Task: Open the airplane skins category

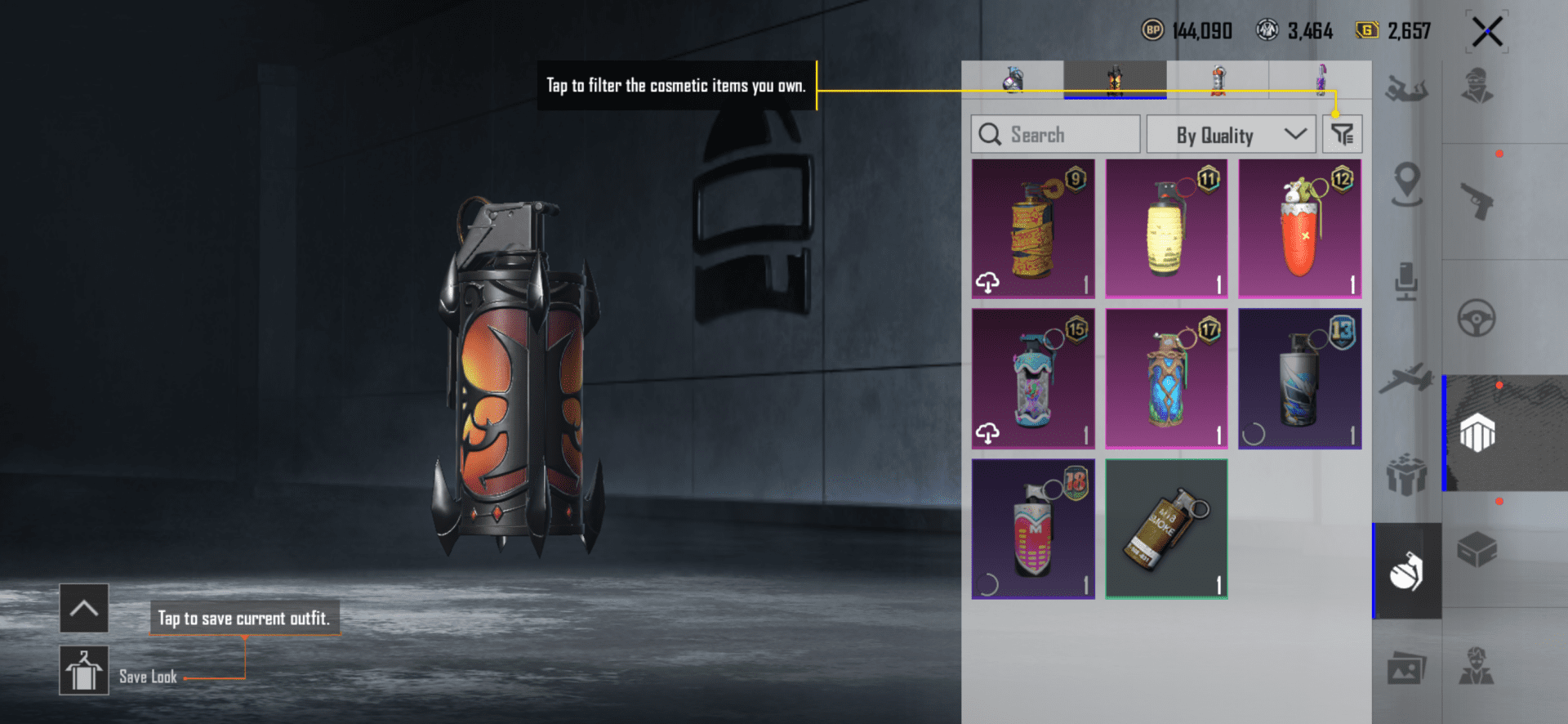Action: 1406,378
